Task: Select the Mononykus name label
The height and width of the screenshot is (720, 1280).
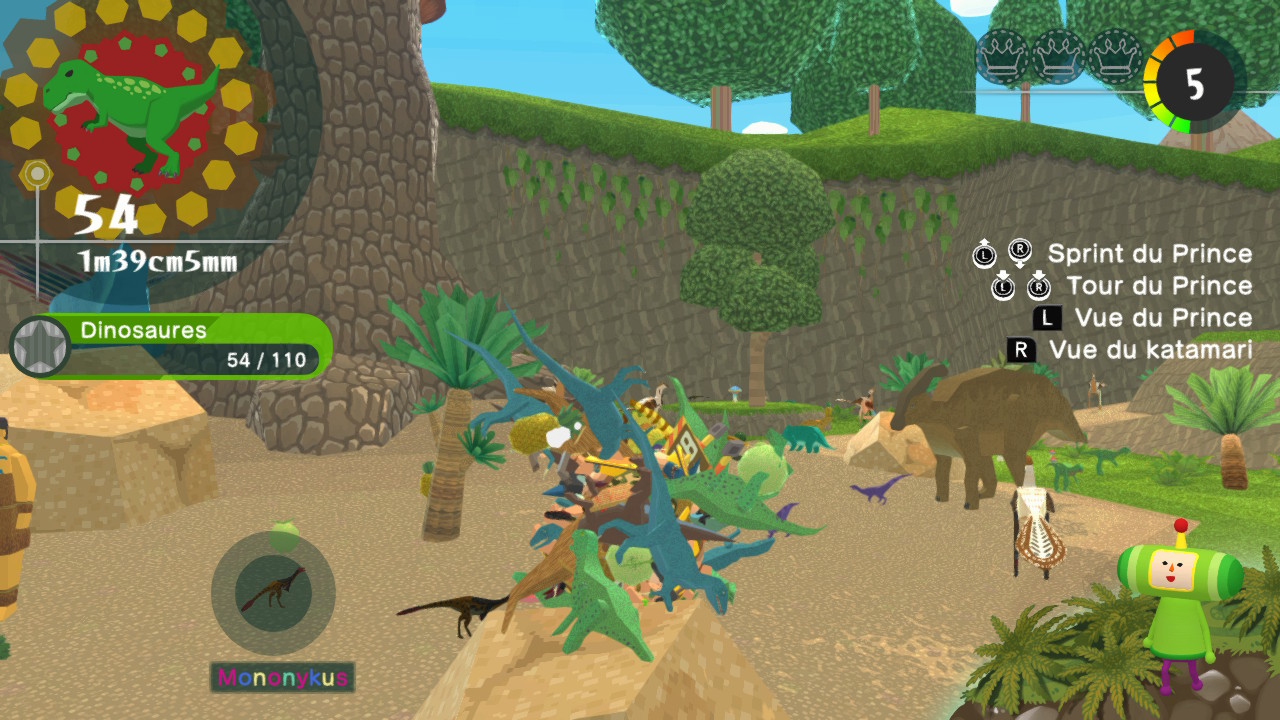Action: [x=283, y=678]
